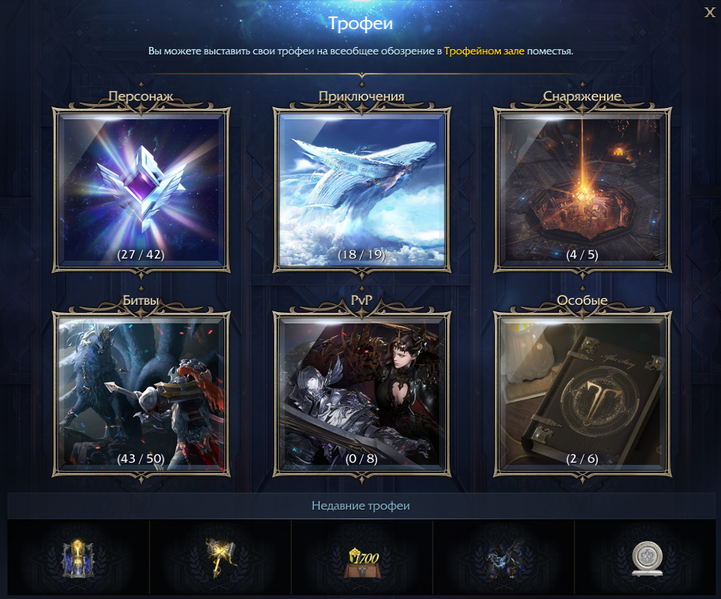Open the Персонаж trophy category
The height and width of the screenshot is (599, 721).
(x=141, y=189)
